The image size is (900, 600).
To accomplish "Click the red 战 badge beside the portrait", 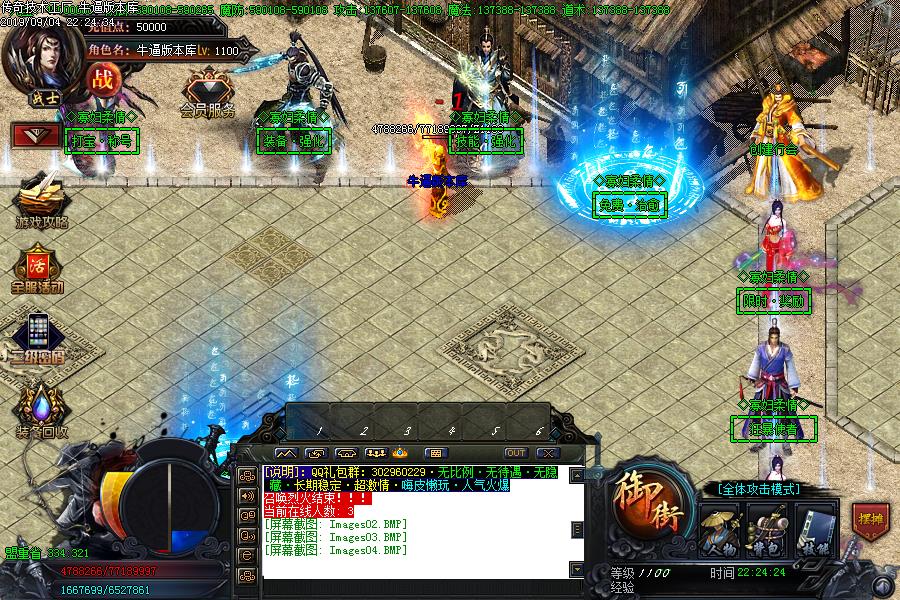I will [101, 81].
